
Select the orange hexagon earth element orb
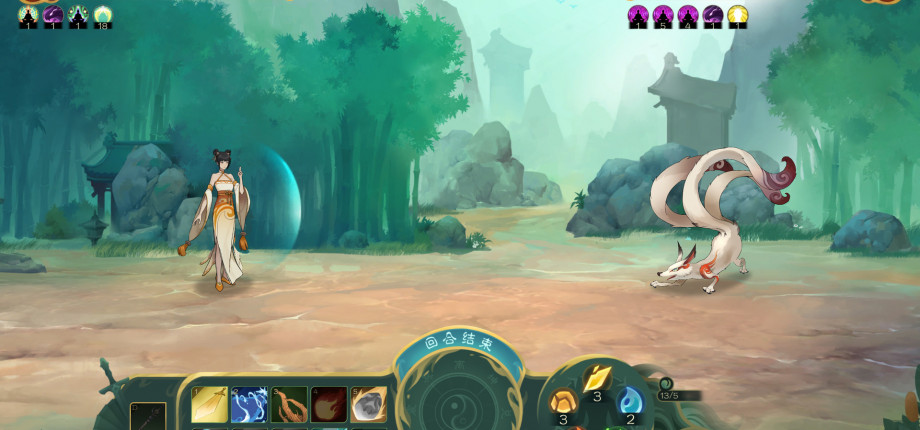(562, 403)
